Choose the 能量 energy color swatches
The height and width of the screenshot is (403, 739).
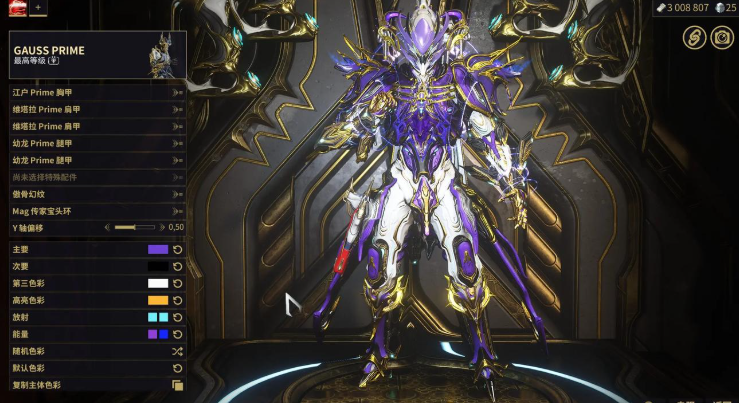point(158,334)
